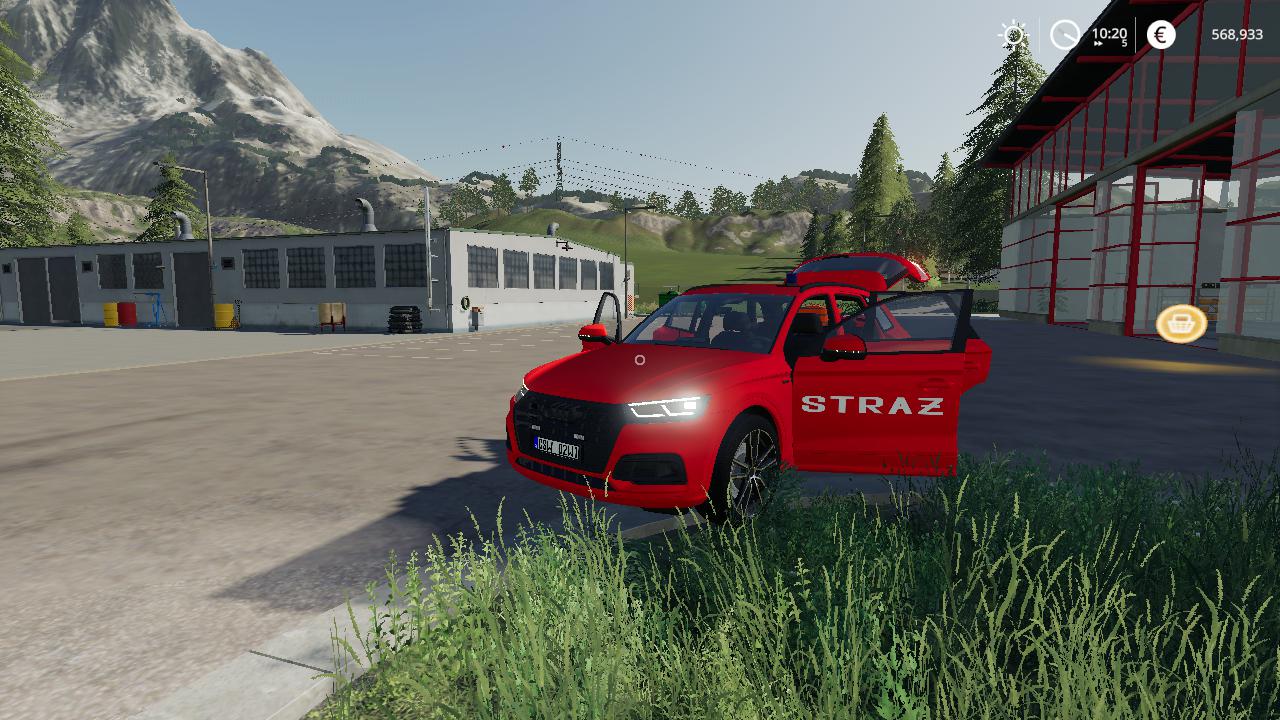Click the euro currency icon

coord(1161,35)
